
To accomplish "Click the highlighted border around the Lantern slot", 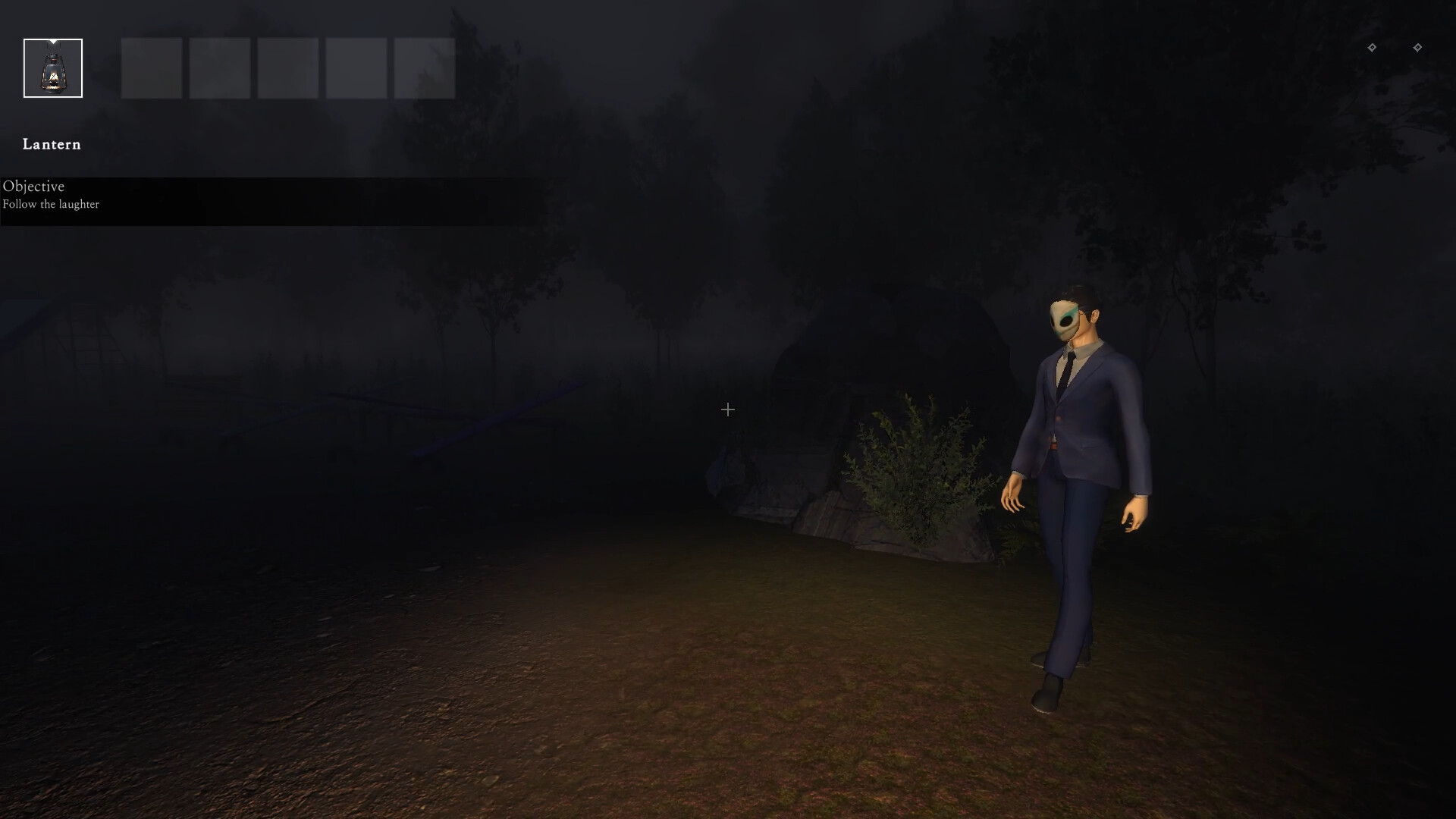I will tap(52, 39).
